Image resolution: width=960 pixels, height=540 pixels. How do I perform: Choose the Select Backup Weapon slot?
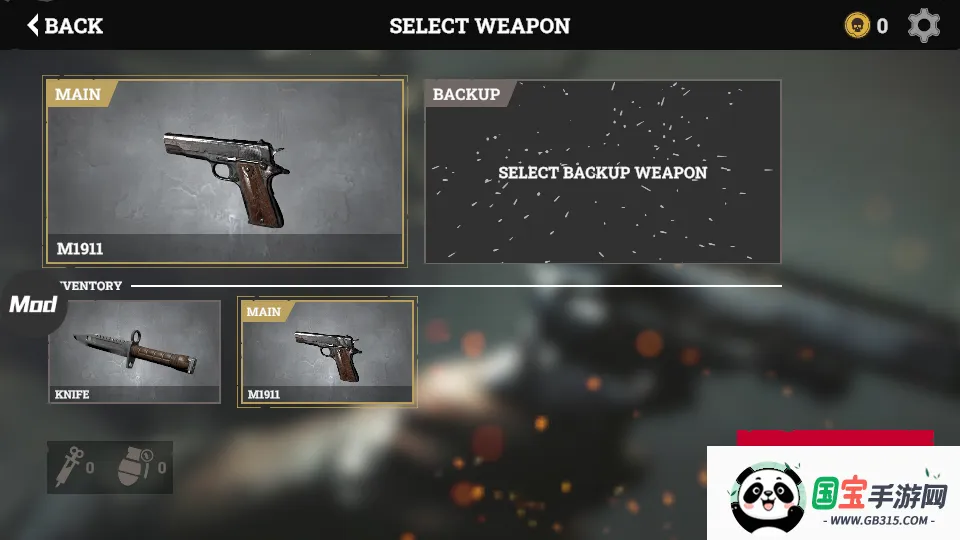click(602, 172)
